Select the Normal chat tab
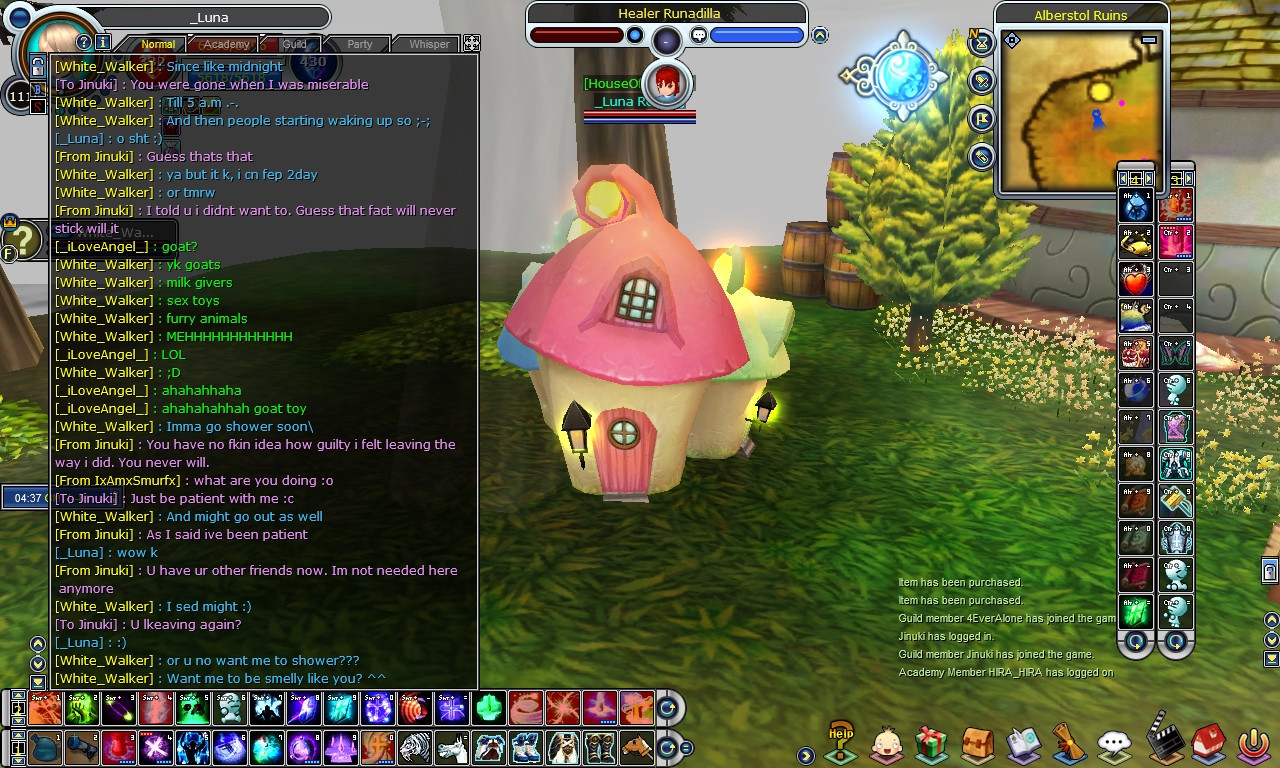Image resolution: width=1280 pixels, height=768 pixels. pyautogui.click(x=158, y=44)
